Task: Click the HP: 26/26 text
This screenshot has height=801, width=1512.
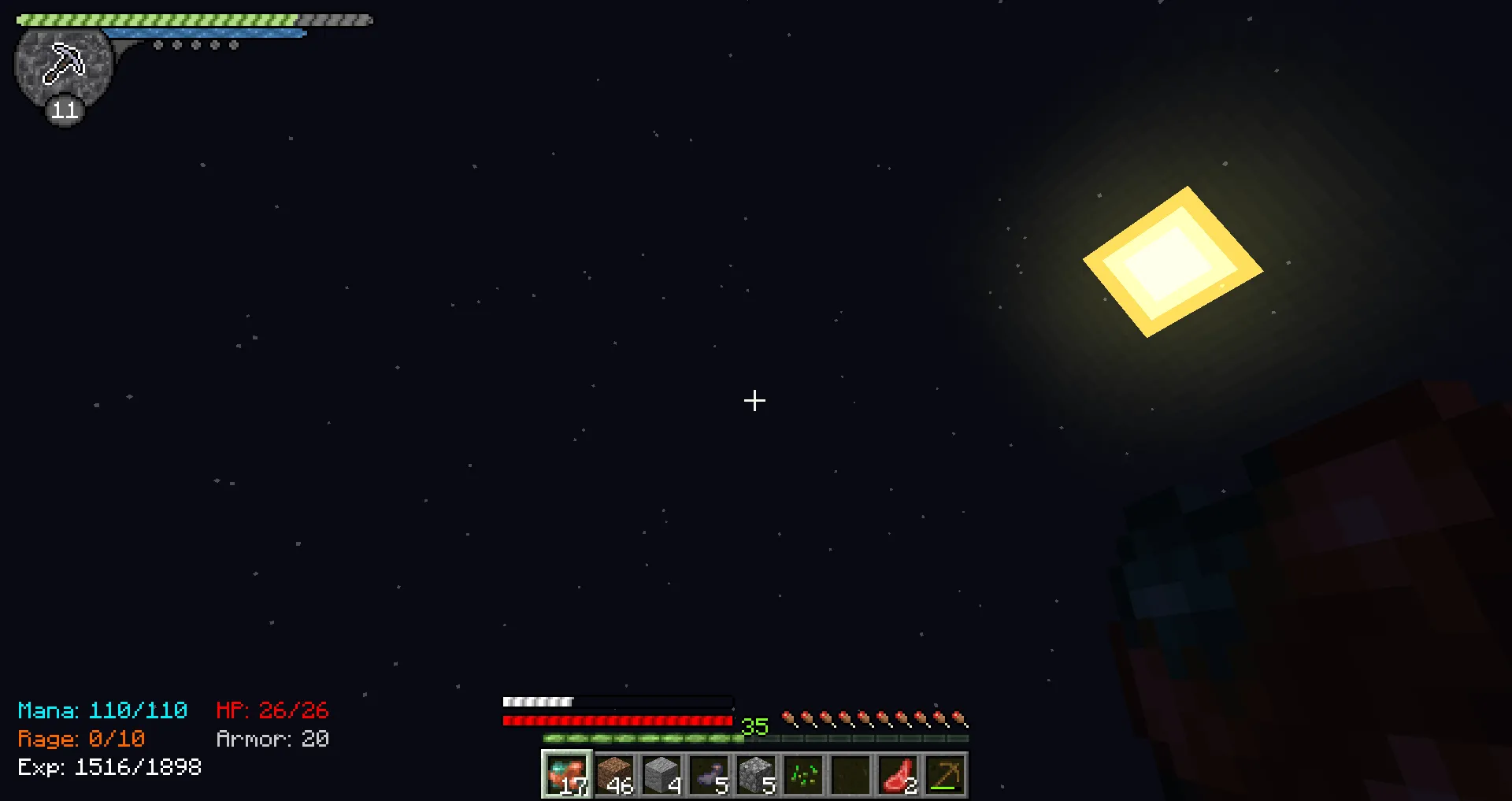Action: point(272,710)
